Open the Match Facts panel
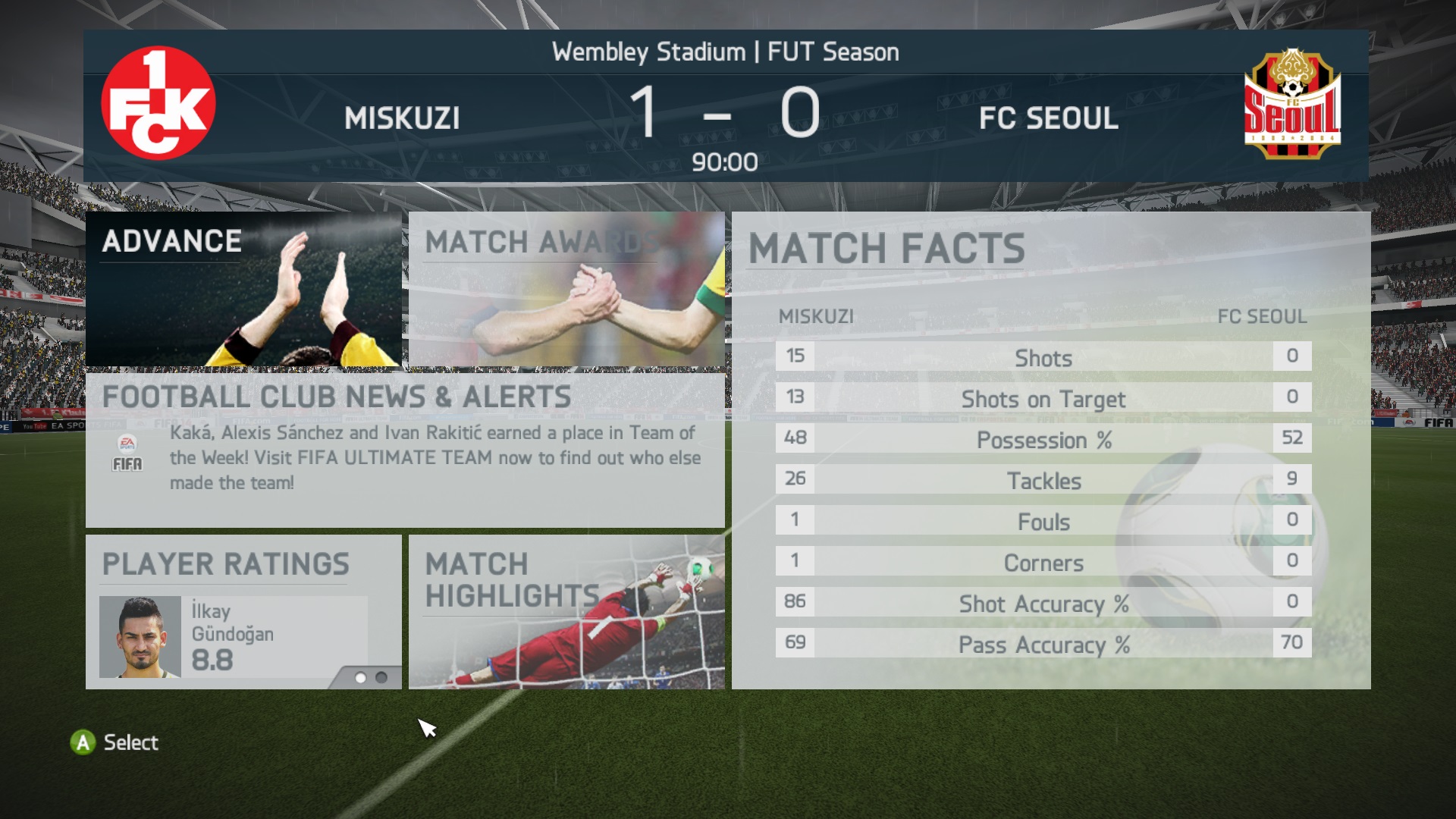Viewport: 1456px width, 819px height. click(x=1050, y=450)
